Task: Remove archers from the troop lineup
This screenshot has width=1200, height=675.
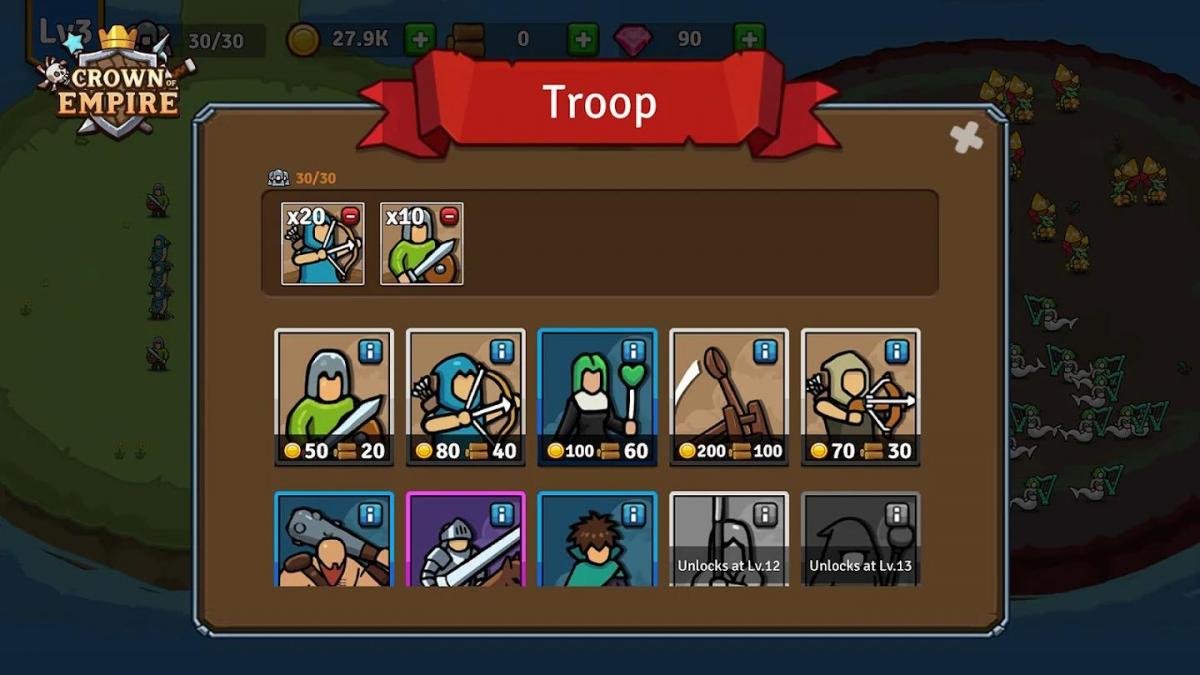Action: [351, 216]
